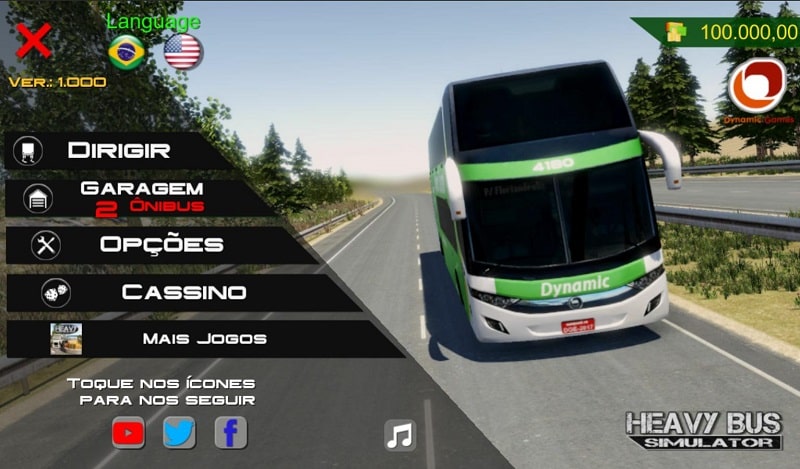Select the United States flag language

(183, 51)
